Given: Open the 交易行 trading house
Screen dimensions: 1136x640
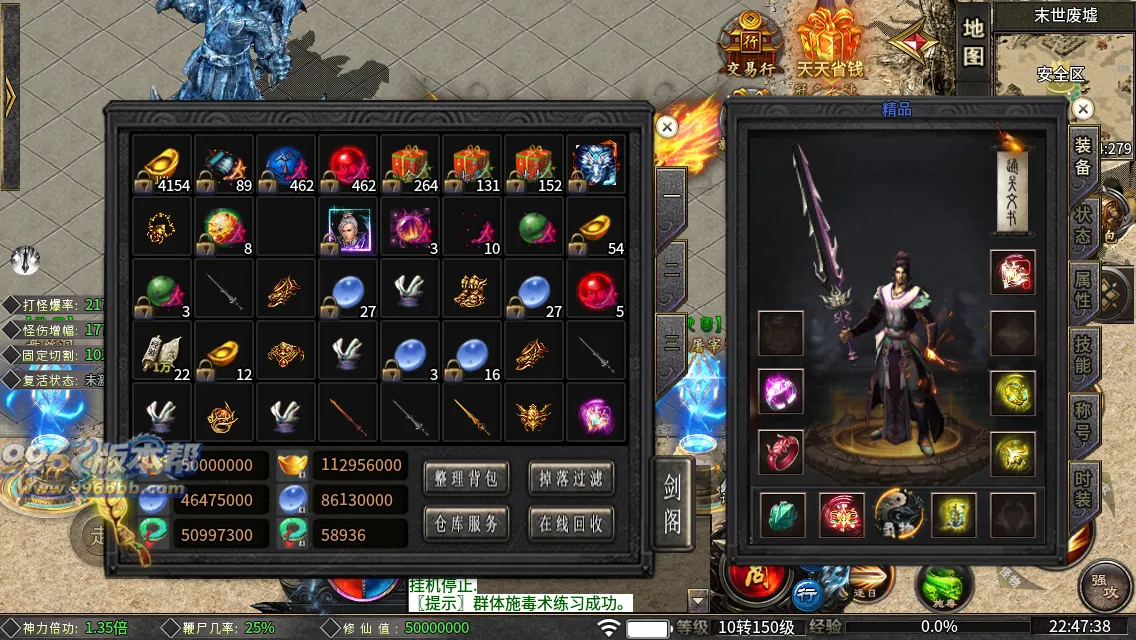Looking at the screenshot, I should pos(751,47).
